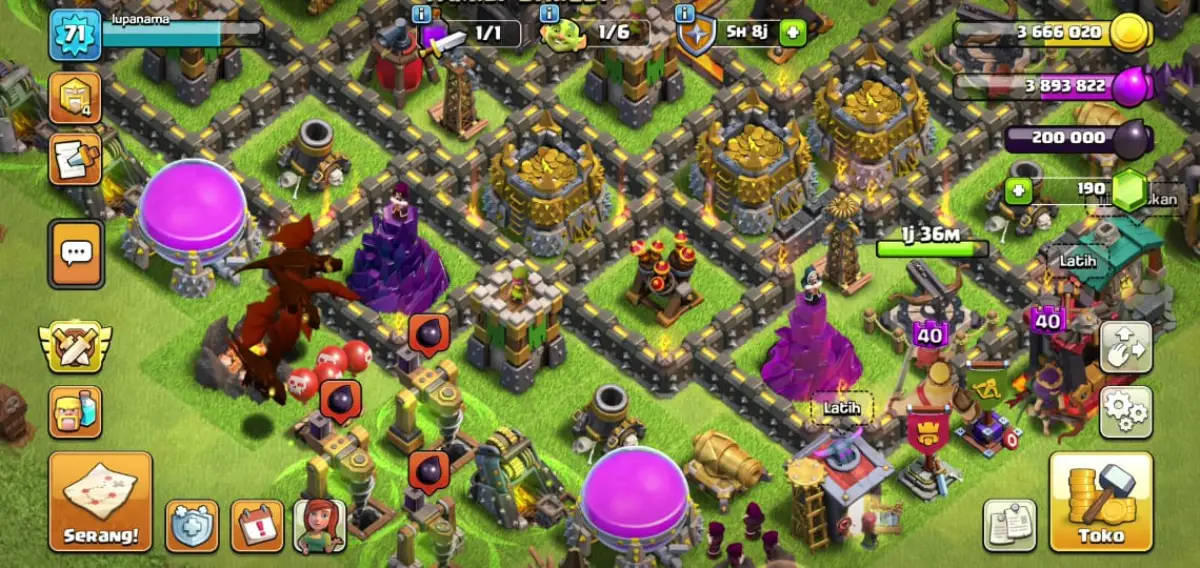Show info for the 1/1 sword counter
1200x568 pixels.
[421, 14]
